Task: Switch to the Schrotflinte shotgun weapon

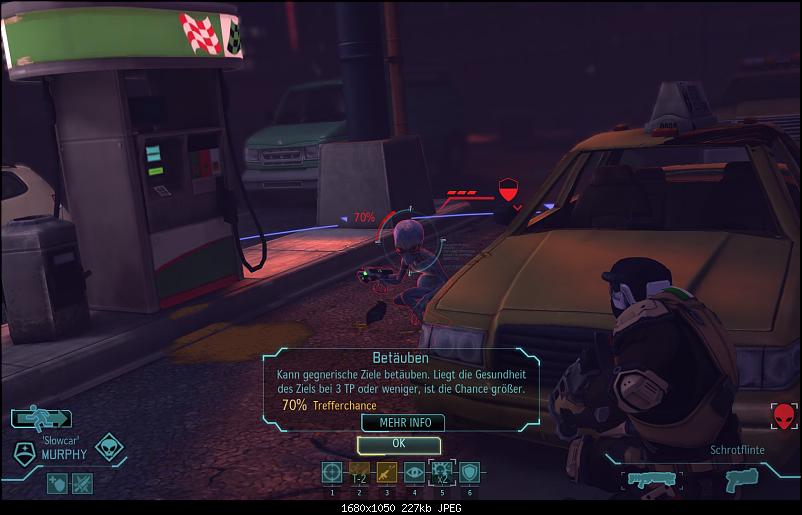Action: [654, 480]
